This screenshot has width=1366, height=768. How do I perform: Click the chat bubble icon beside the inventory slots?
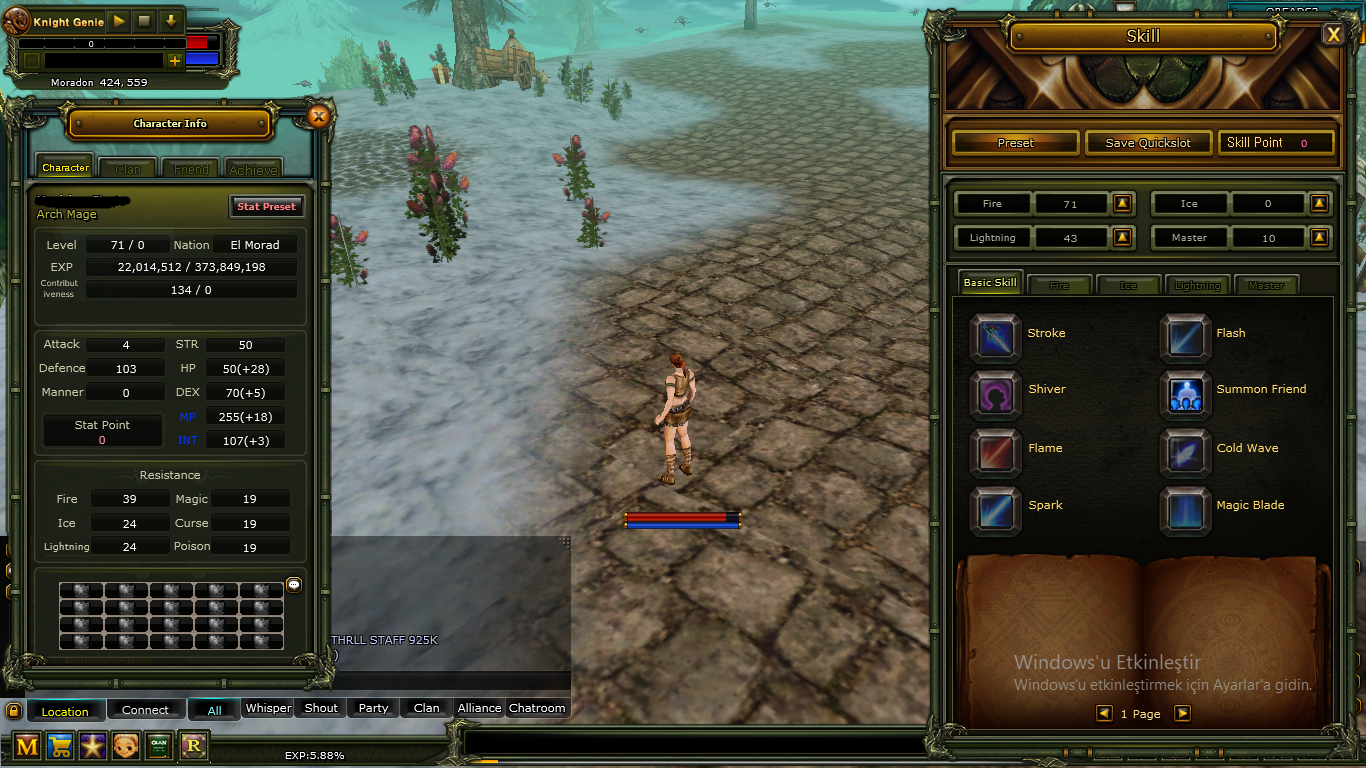293,585
